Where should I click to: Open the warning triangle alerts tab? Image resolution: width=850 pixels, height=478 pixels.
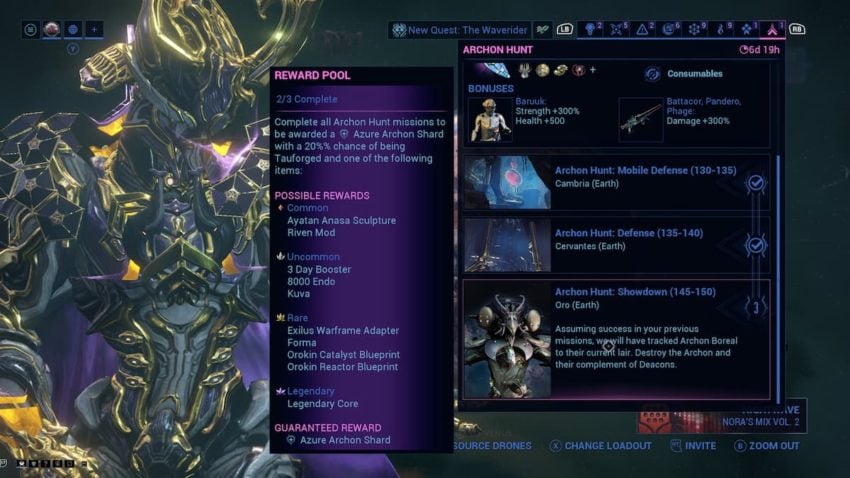tap(644, 29)
